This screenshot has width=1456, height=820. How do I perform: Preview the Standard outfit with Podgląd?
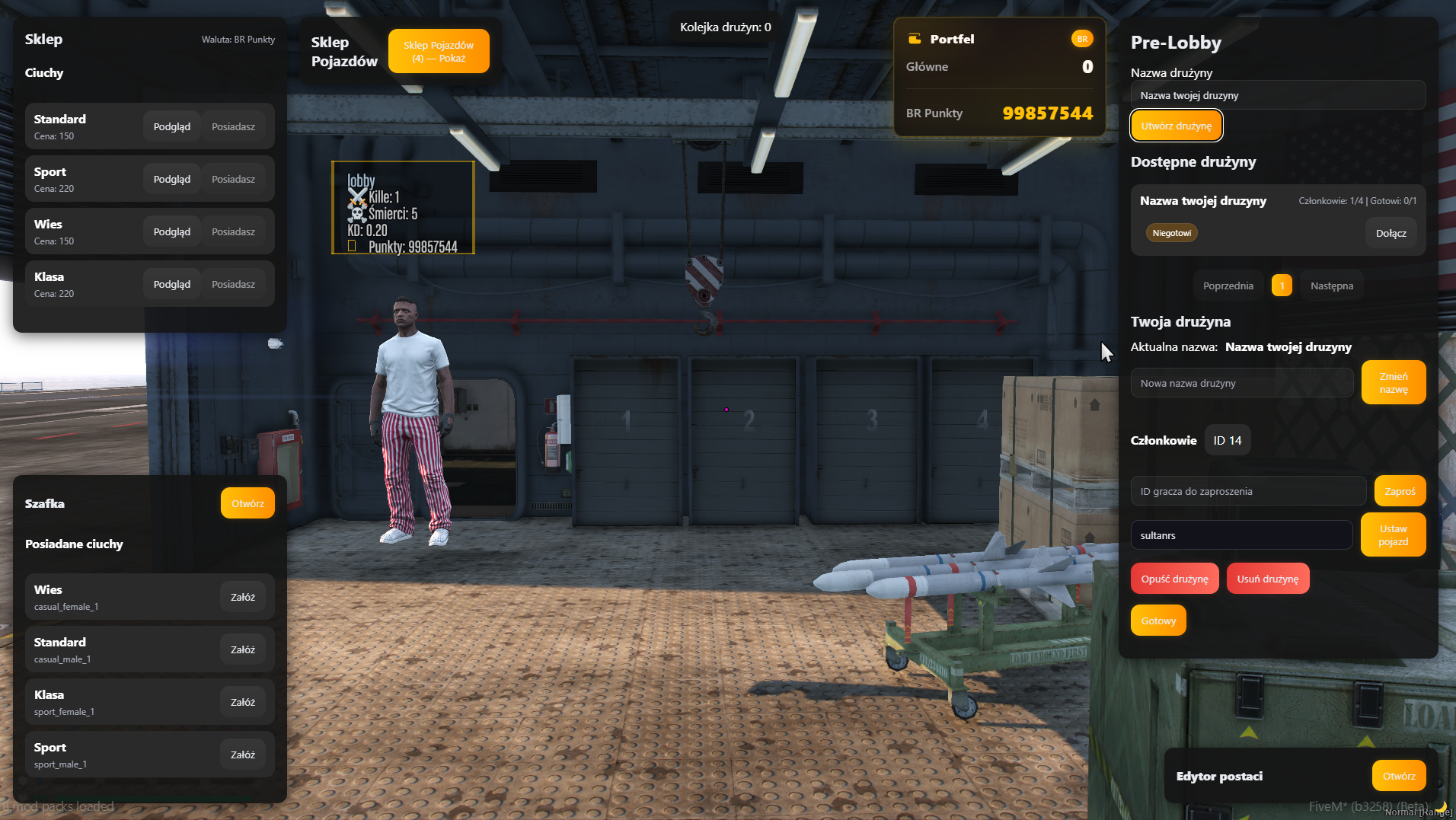coord(171,126)
